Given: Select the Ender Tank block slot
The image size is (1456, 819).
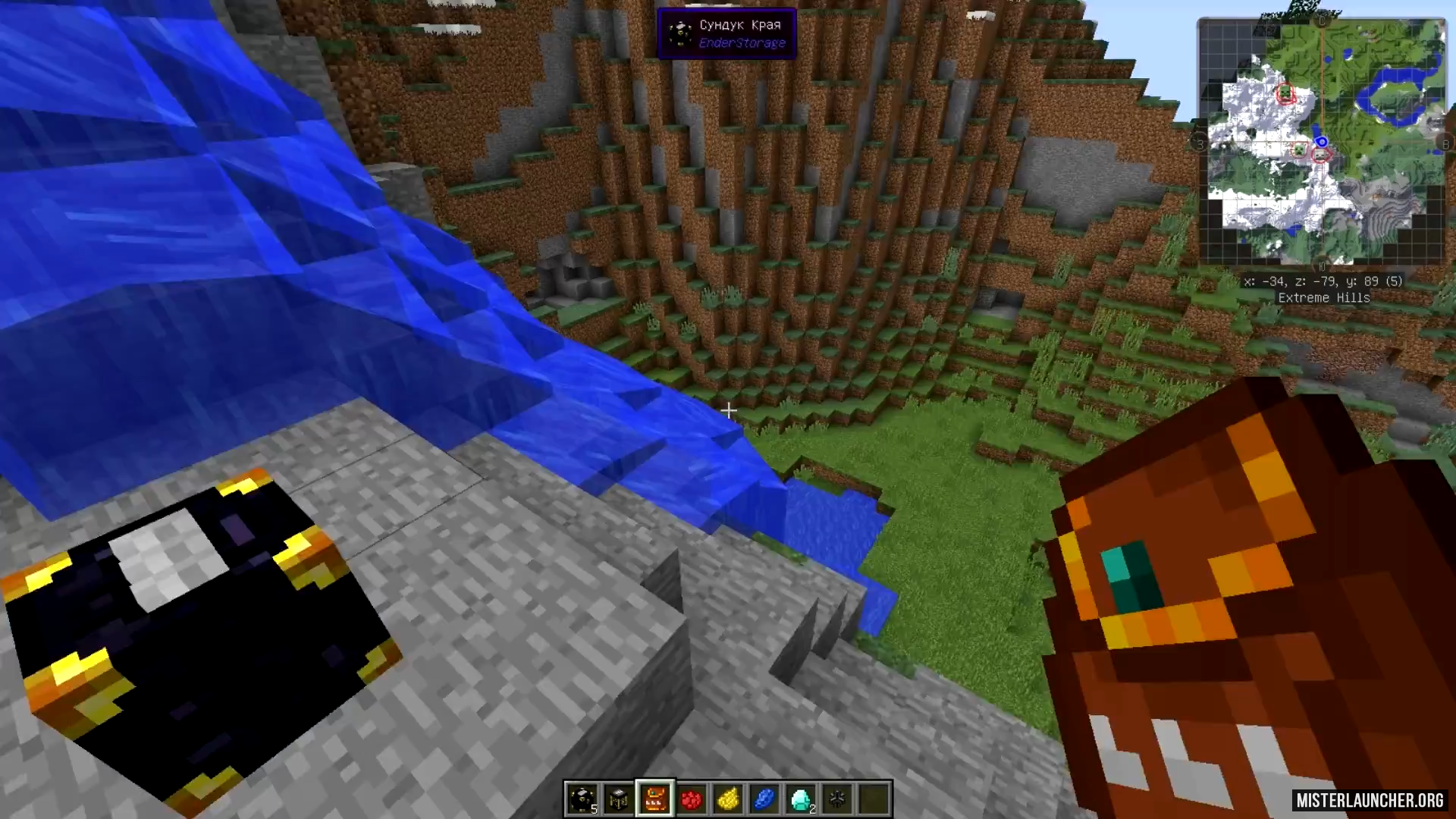Looking at the screenshot, I should click(619, 799).
